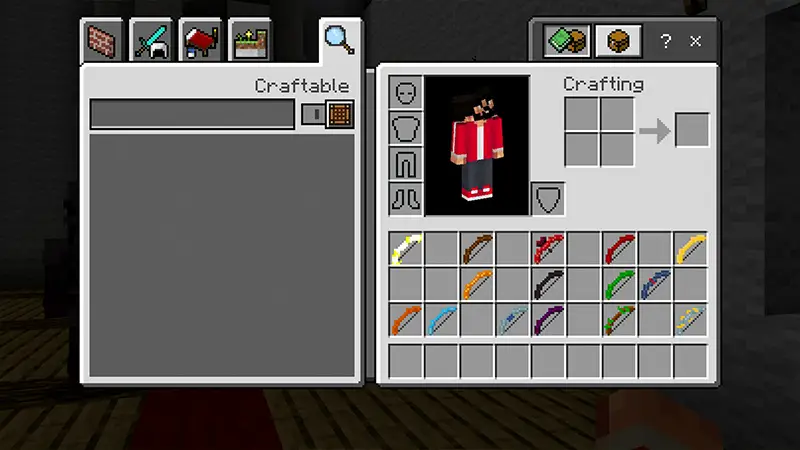This screenshot has height=450, width=800.
Task: Click the recipe search text field
Action: tap(192, 114)
